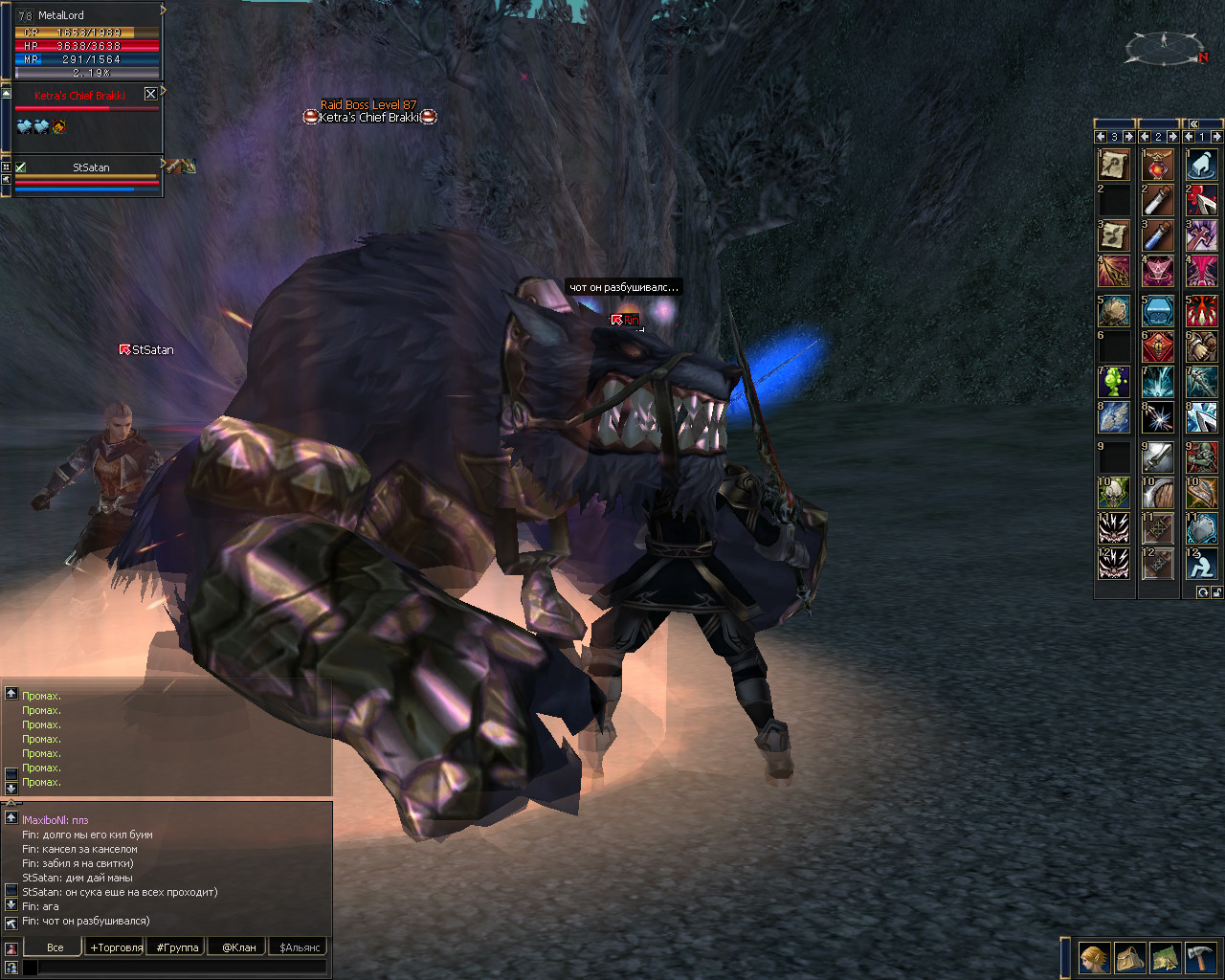Use the green poison bubbles skill
1225x980 pixels.
pyautogui.click(x=1113, y=382)
